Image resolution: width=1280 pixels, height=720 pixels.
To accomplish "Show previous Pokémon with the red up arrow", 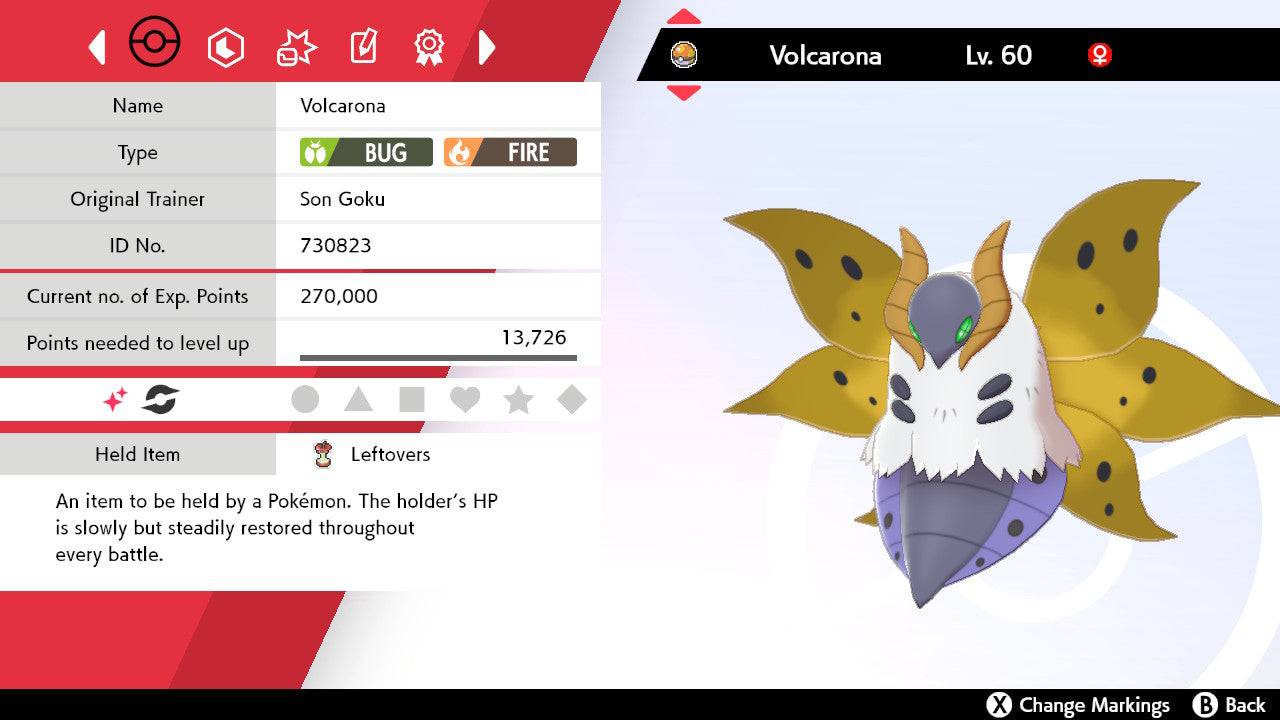I will (x=683, y=16).
